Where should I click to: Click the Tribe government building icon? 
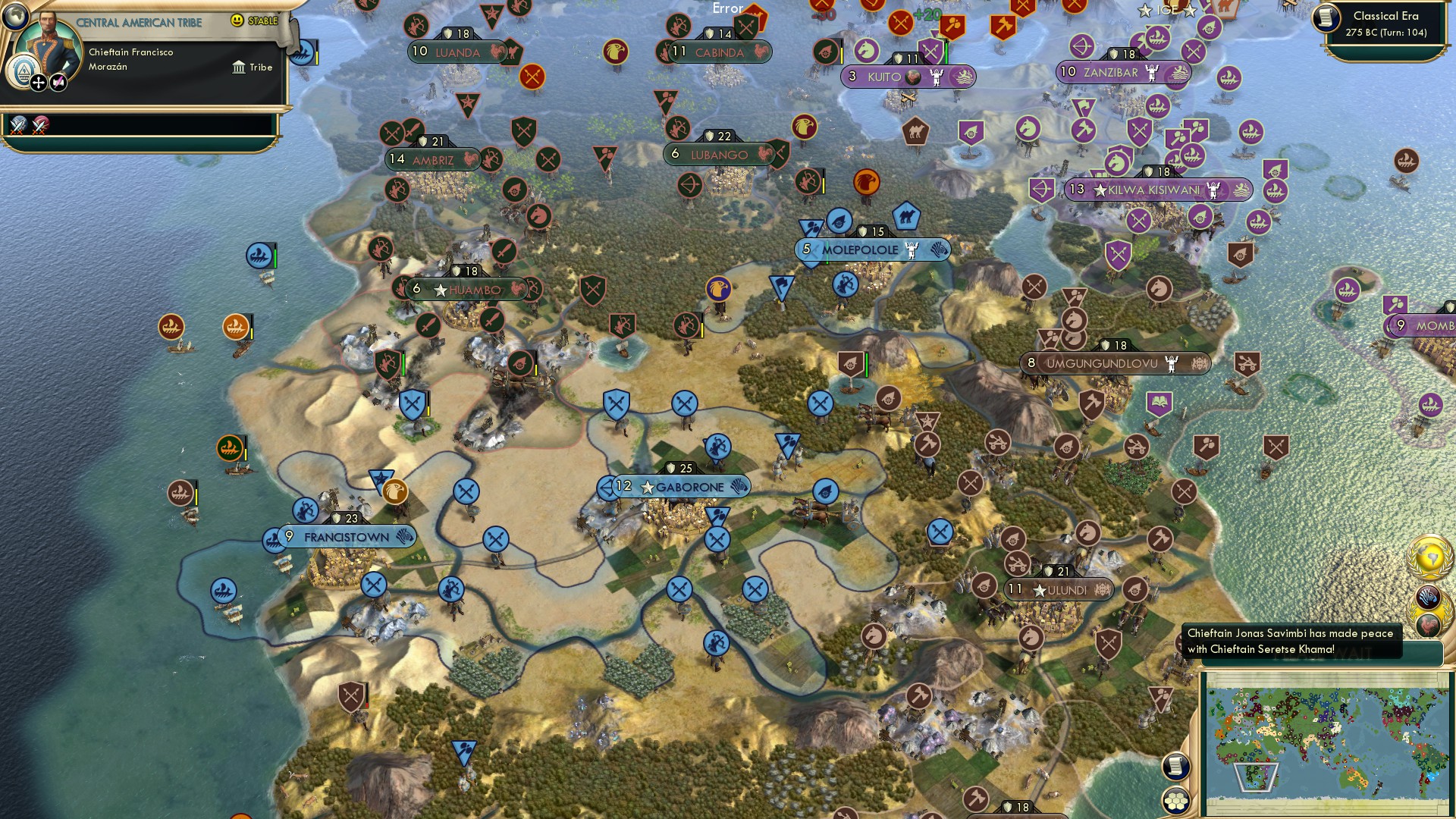pos(240,67)
